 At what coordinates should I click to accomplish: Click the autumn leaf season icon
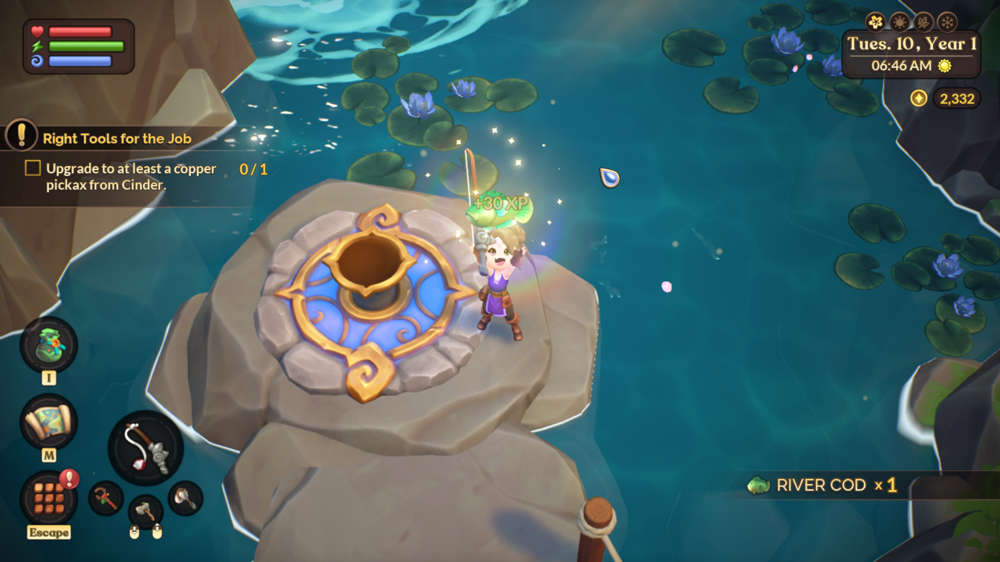923,21
